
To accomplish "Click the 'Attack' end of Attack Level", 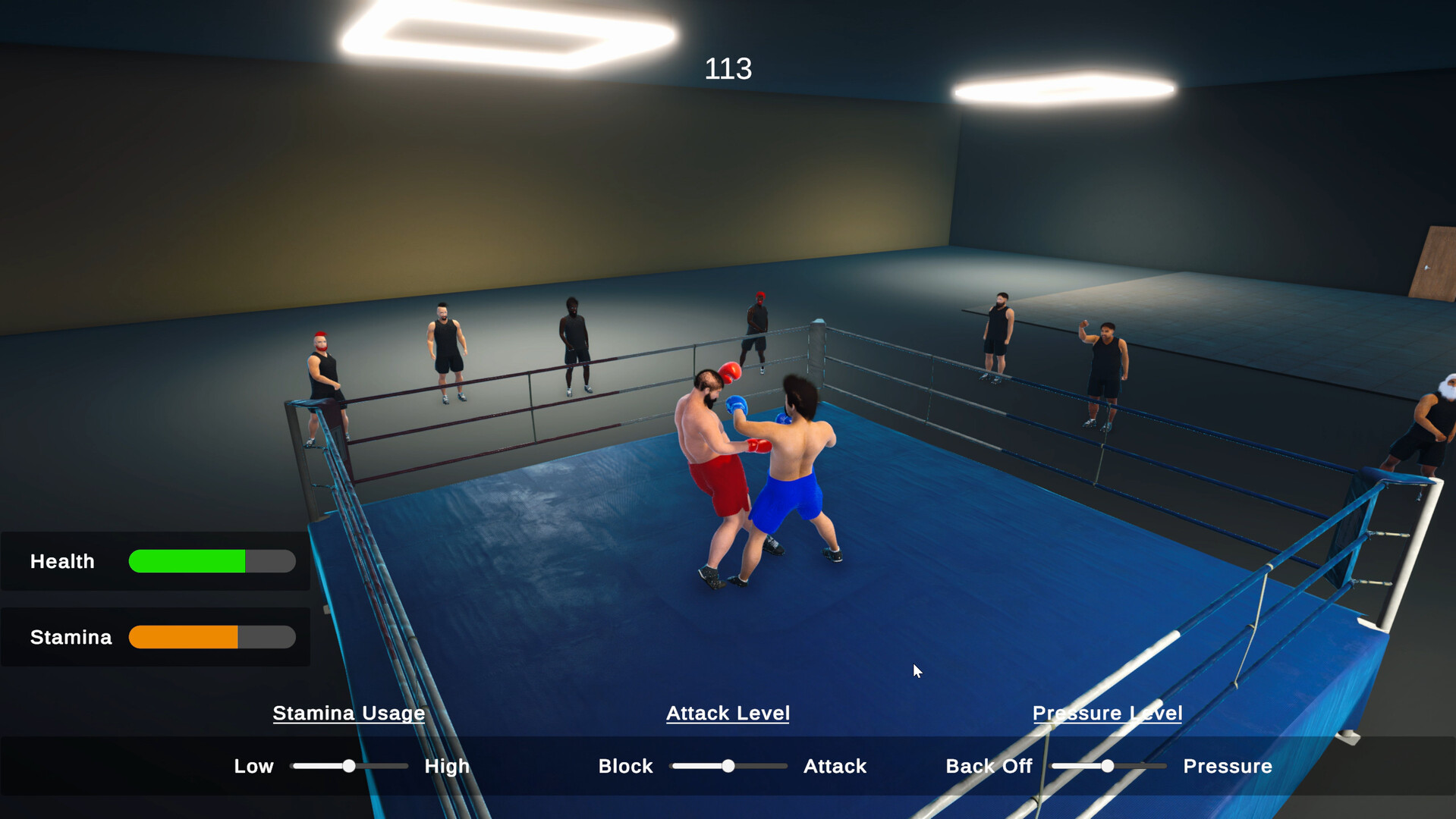I will (x=834, y=766).
